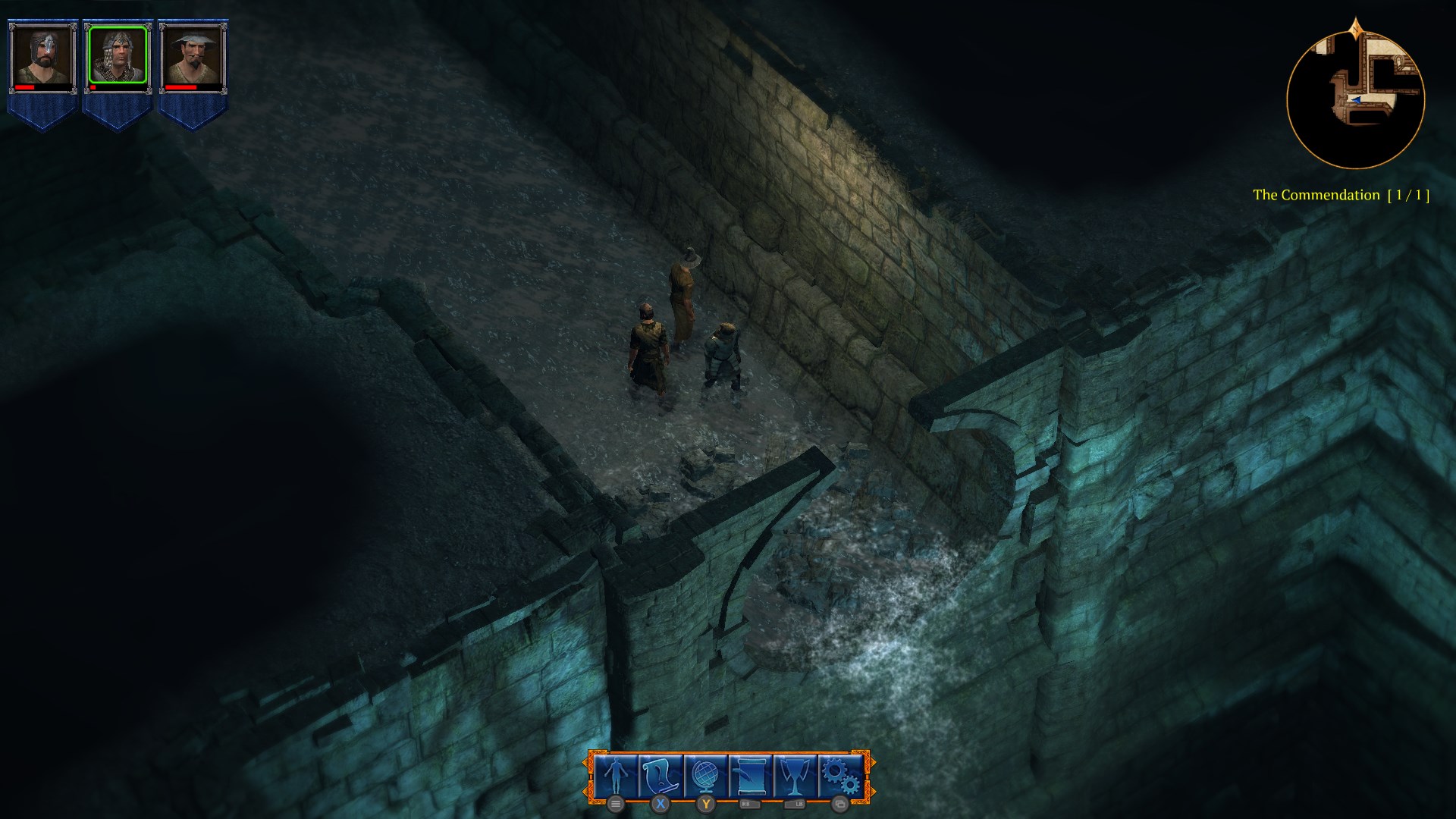Image resolution: width=1456 pixels, height=819 pixels.
Task: Open the achievements trophy icon
Action: pos(796,775)
